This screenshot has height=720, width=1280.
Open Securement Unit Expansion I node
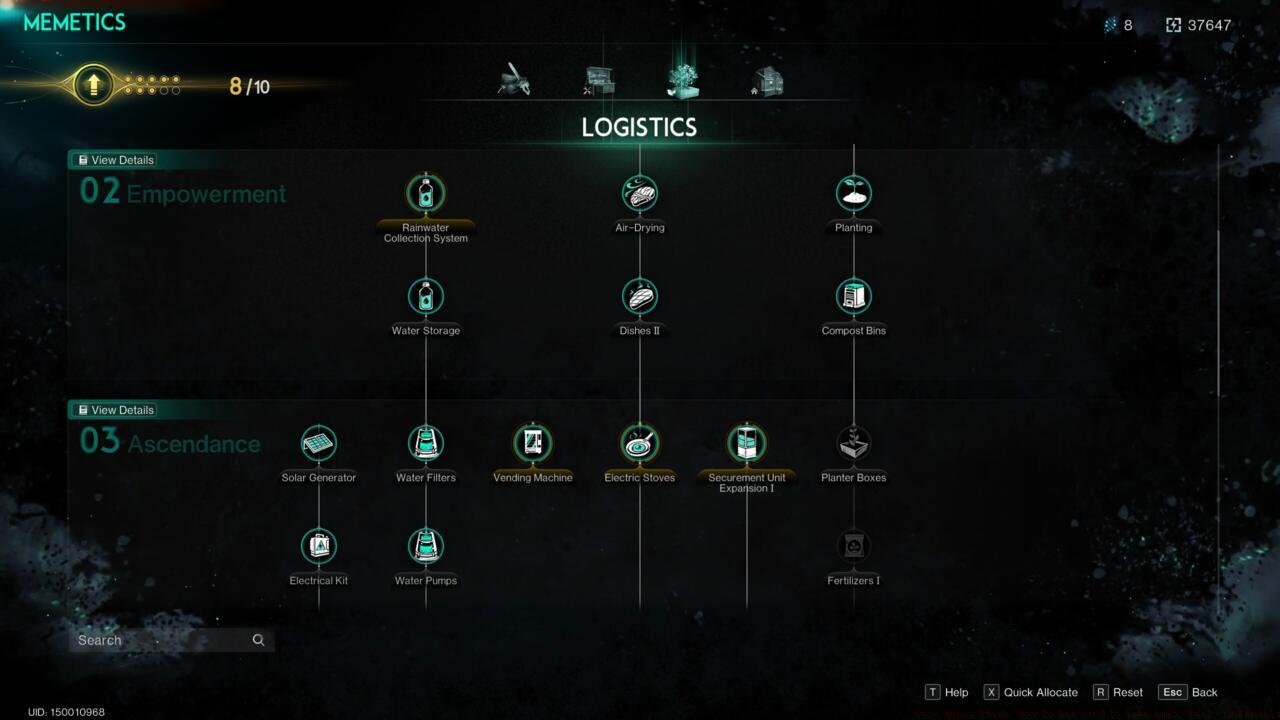pyautogui.click(x=746, y=443)
